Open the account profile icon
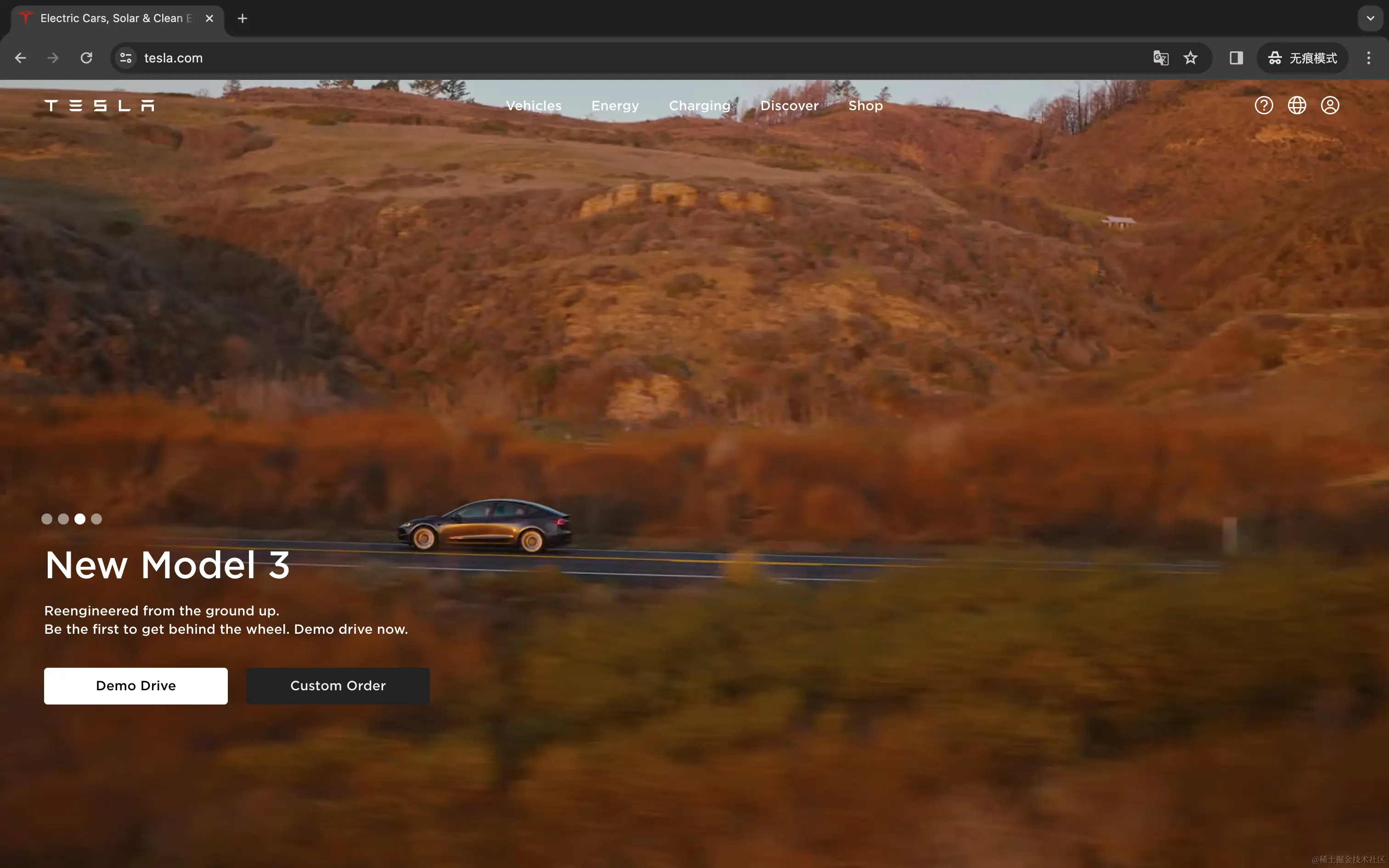 coord(1329,106)
